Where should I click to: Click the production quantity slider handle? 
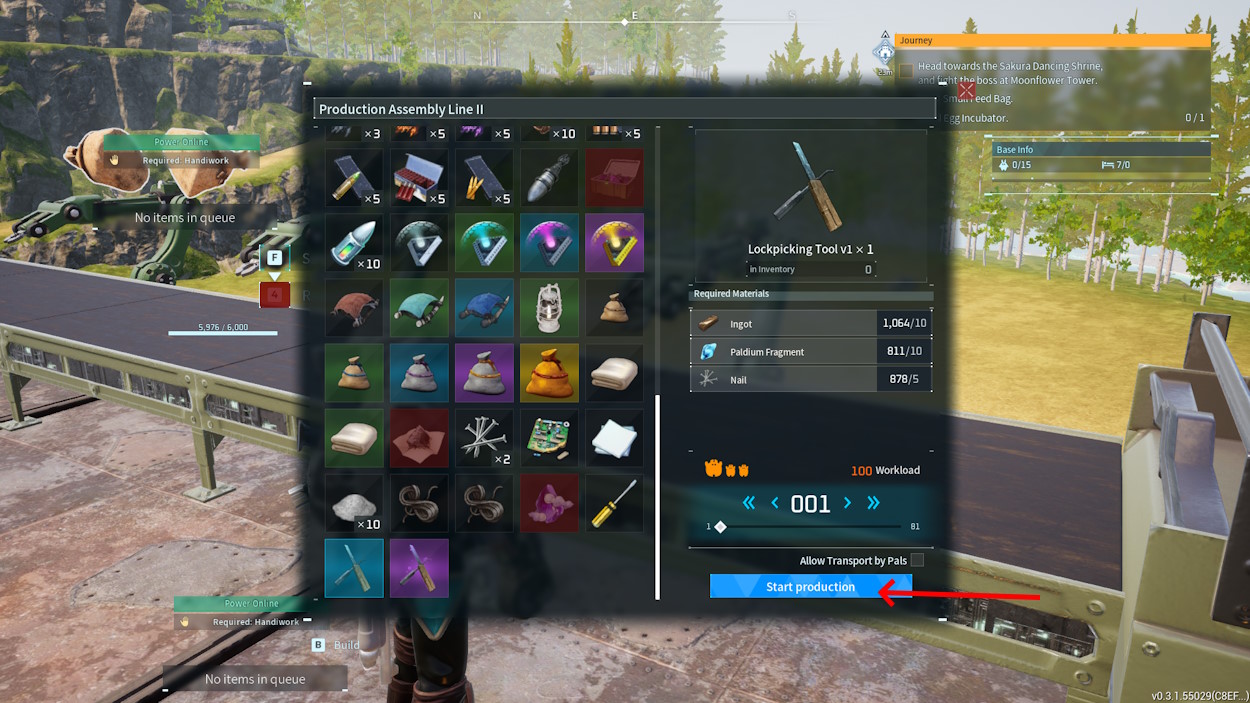(720, 527)
